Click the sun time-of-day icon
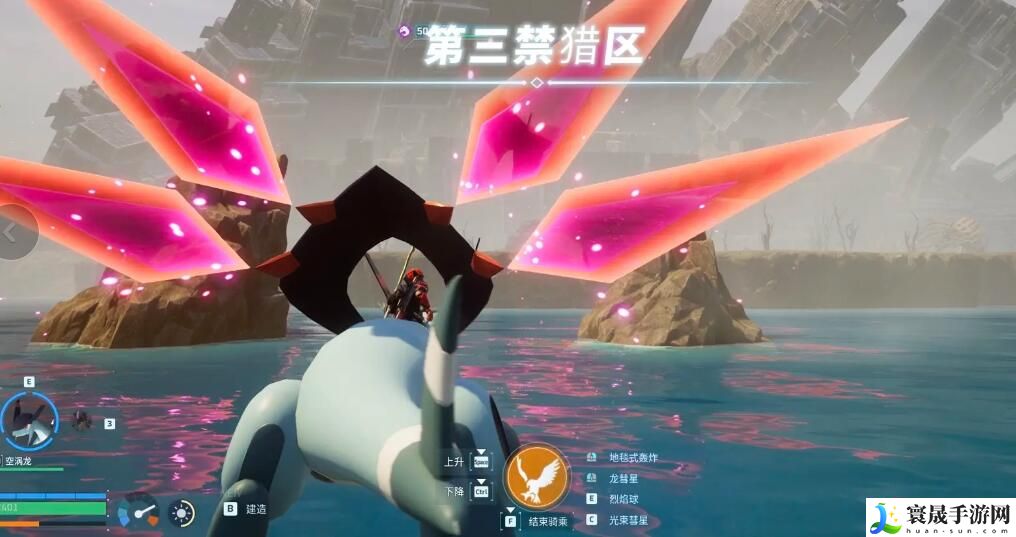 point(181,512)
